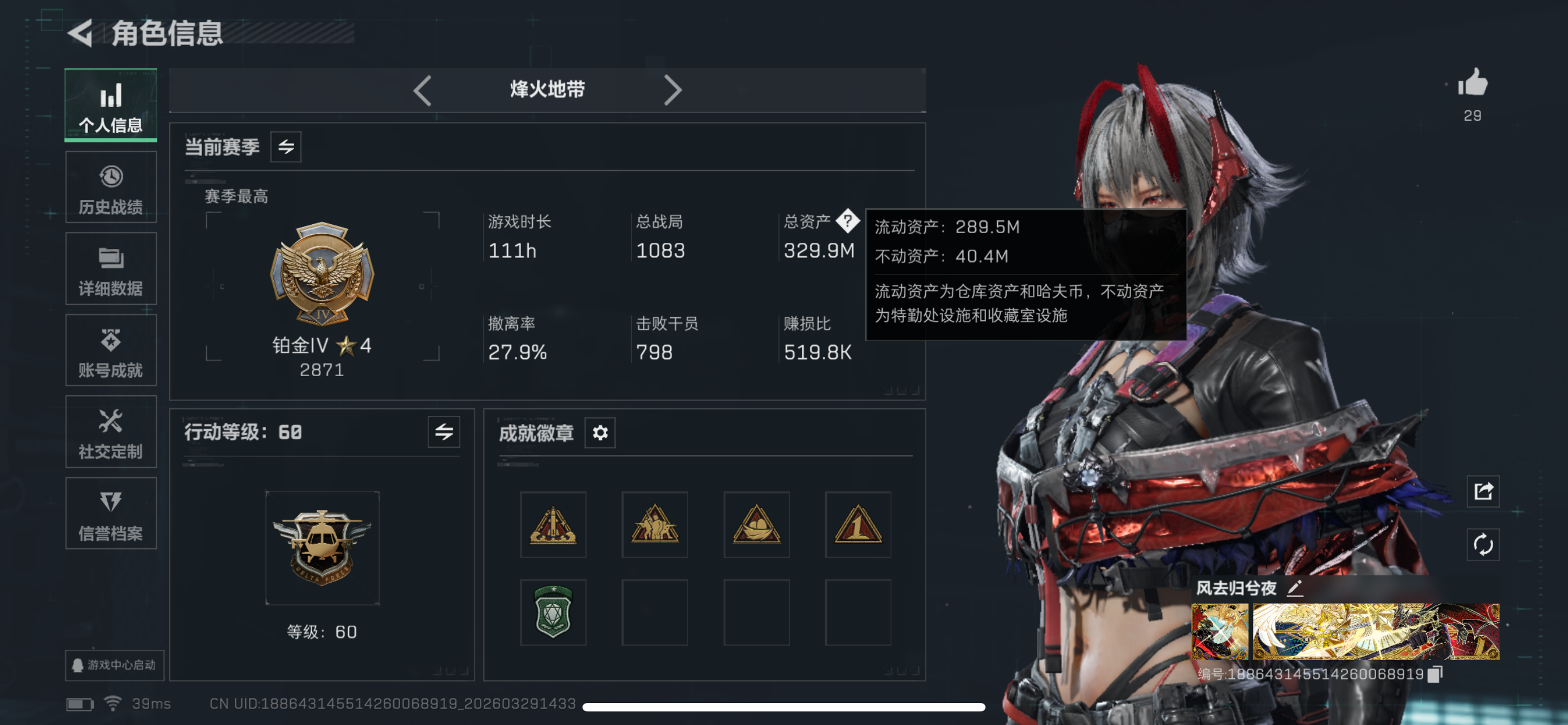Open the 历史战绩 panel
Image resolution: width=1568 pixels, height=725 pixels.
pos(111,186)
